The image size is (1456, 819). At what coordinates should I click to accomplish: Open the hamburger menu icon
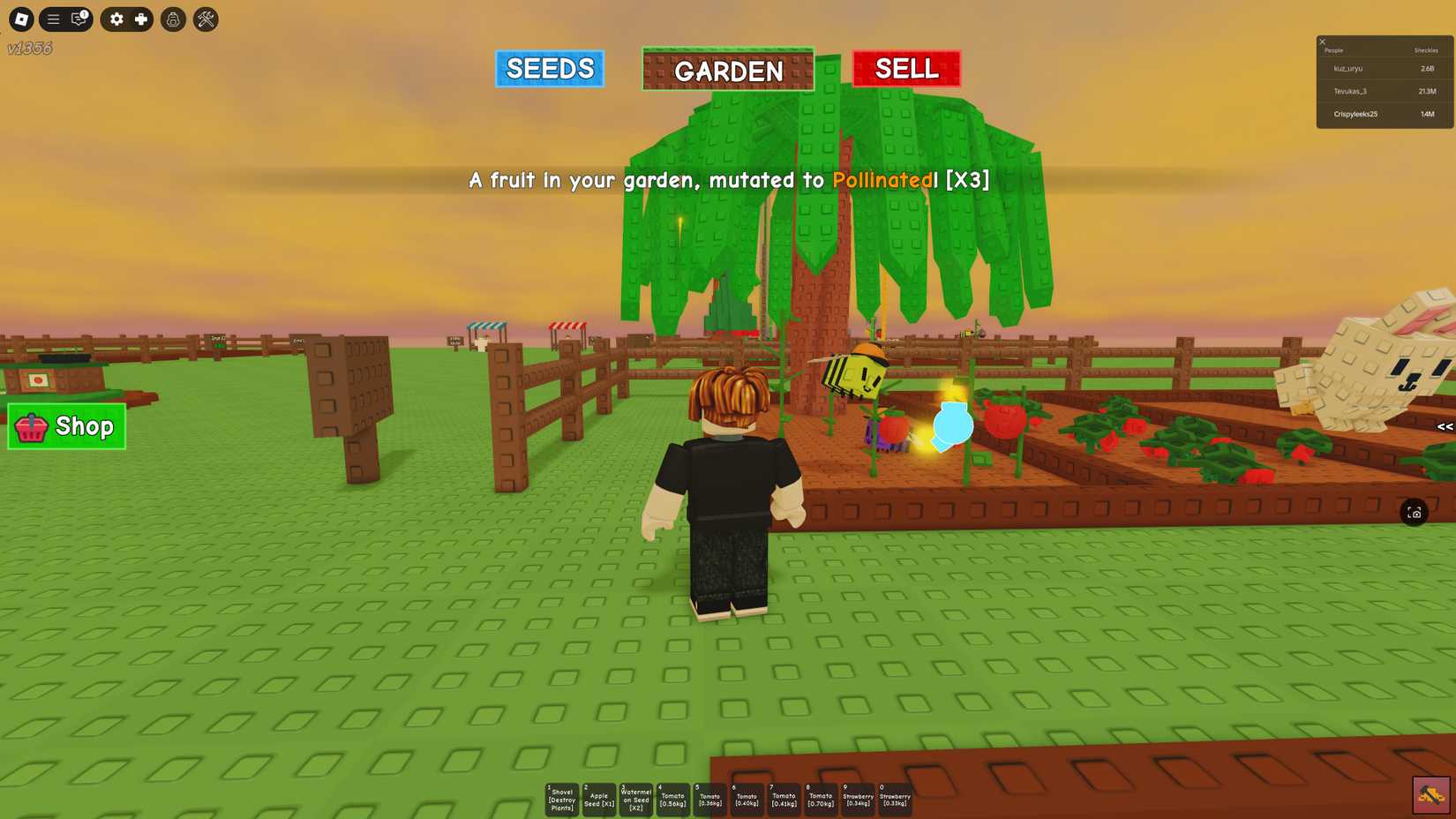point(53,19)
